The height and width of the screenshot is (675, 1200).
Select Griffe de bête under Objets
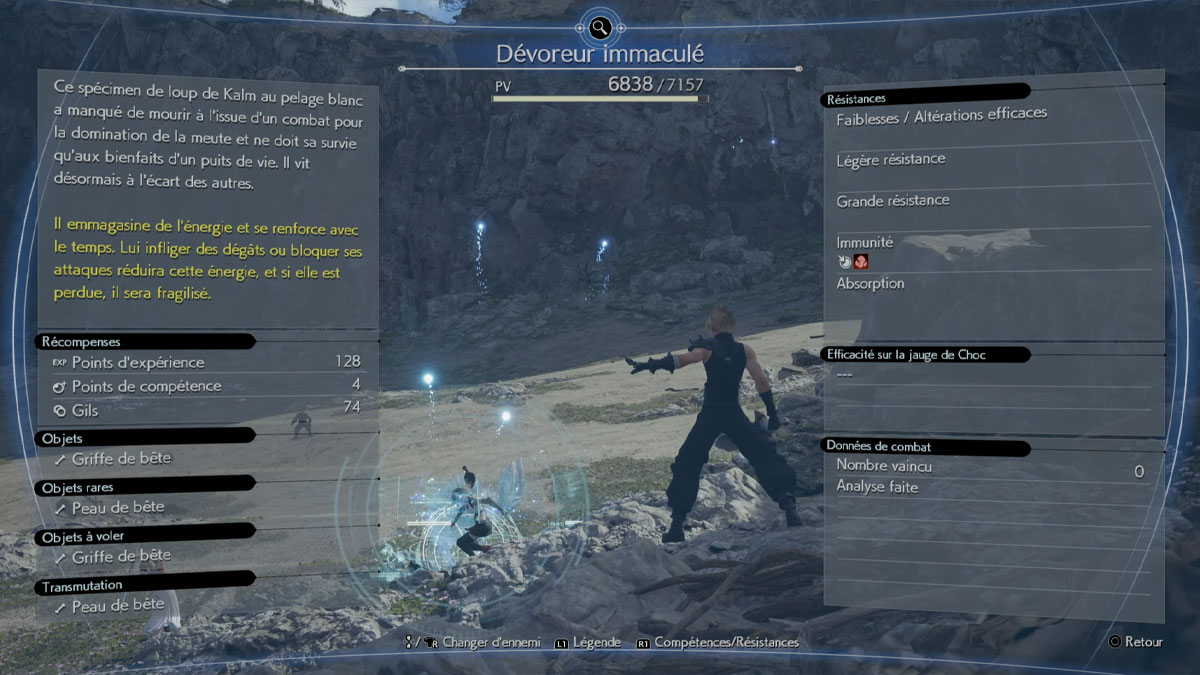click(121, 458)
